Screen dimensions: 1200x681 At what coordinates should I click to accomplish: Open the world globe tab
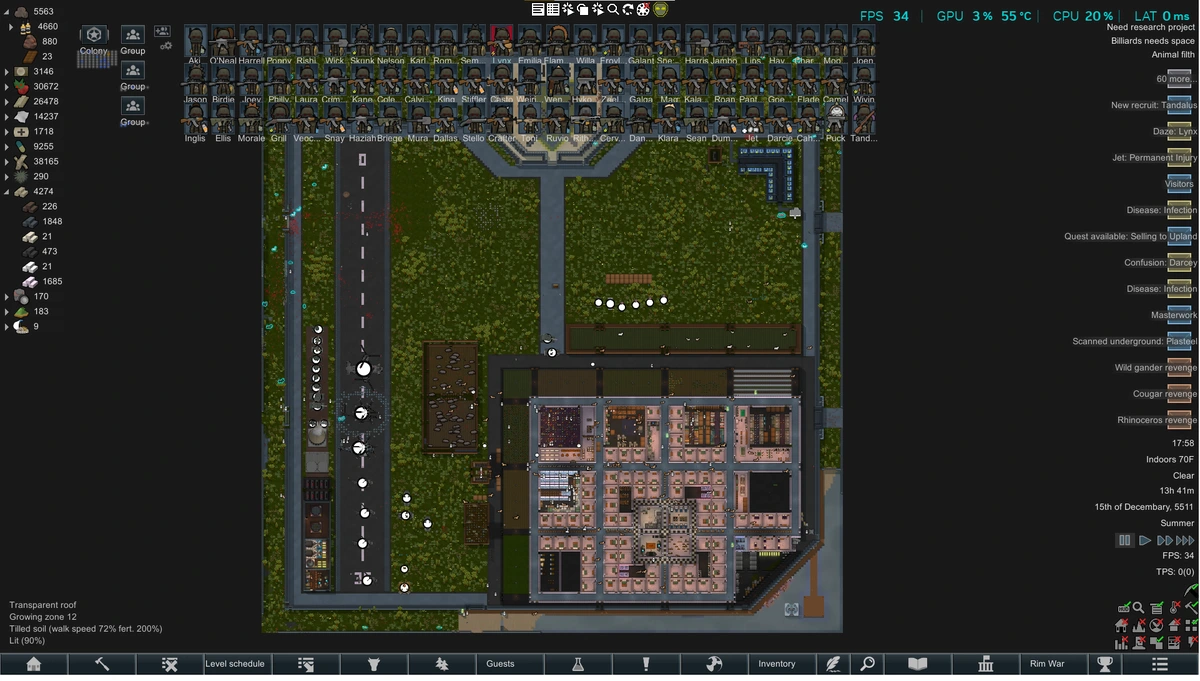[x=713, y=664]
